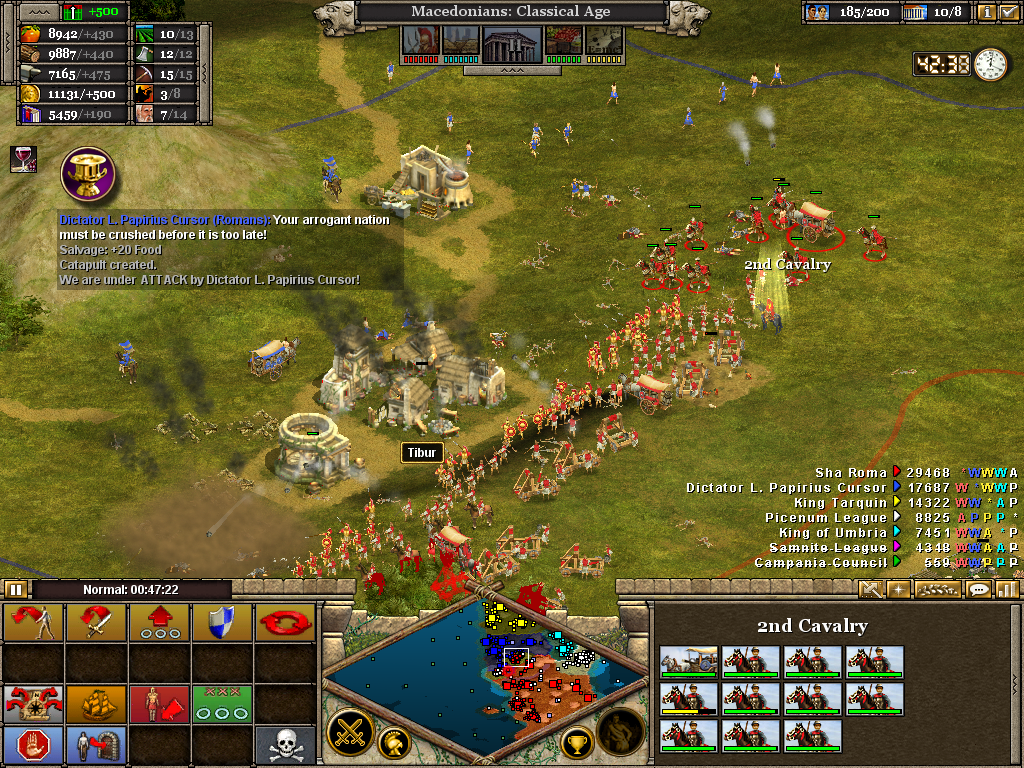
Task: Open the checkmark objectives button at top right
Action: (1008, 12)
